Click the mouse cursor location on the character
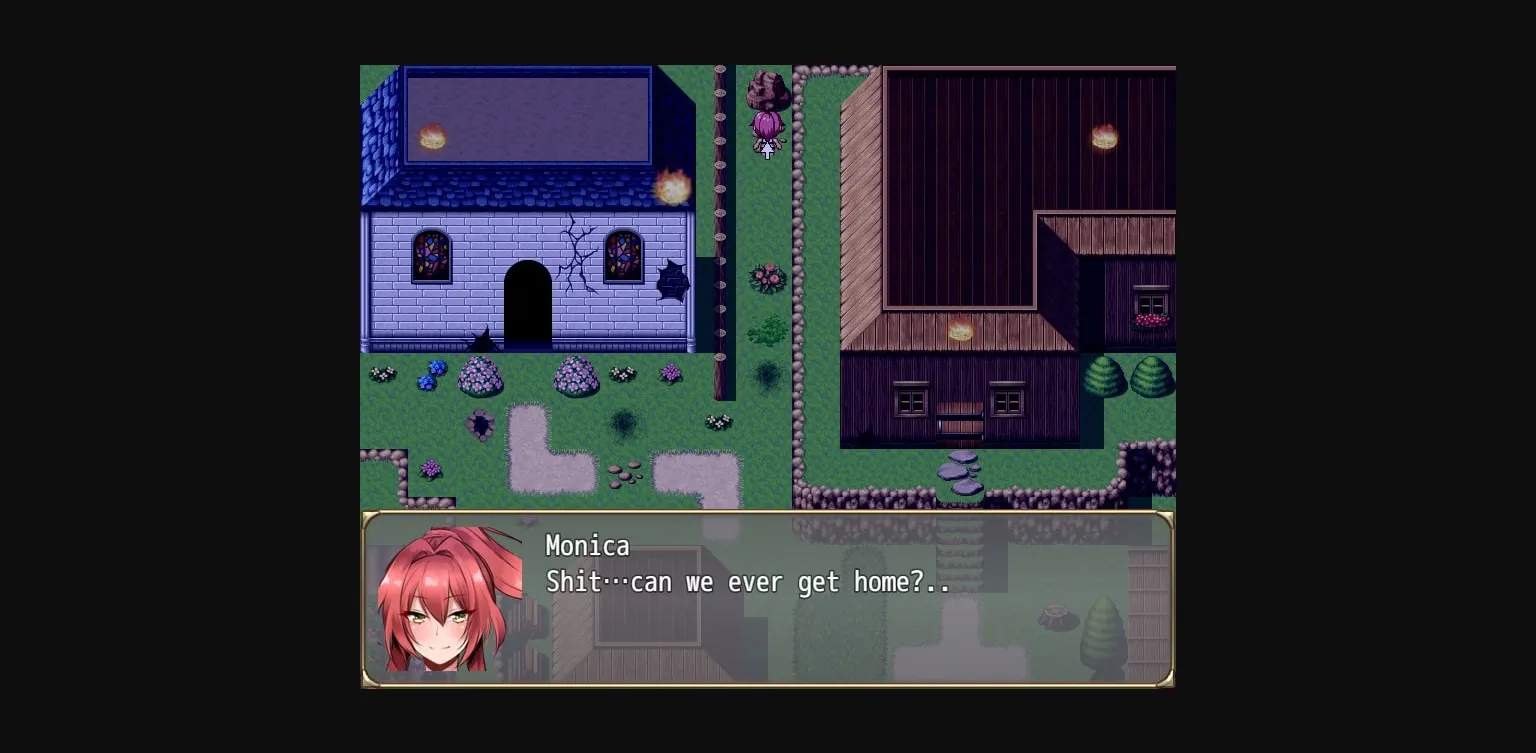 (x=766, y=150)
